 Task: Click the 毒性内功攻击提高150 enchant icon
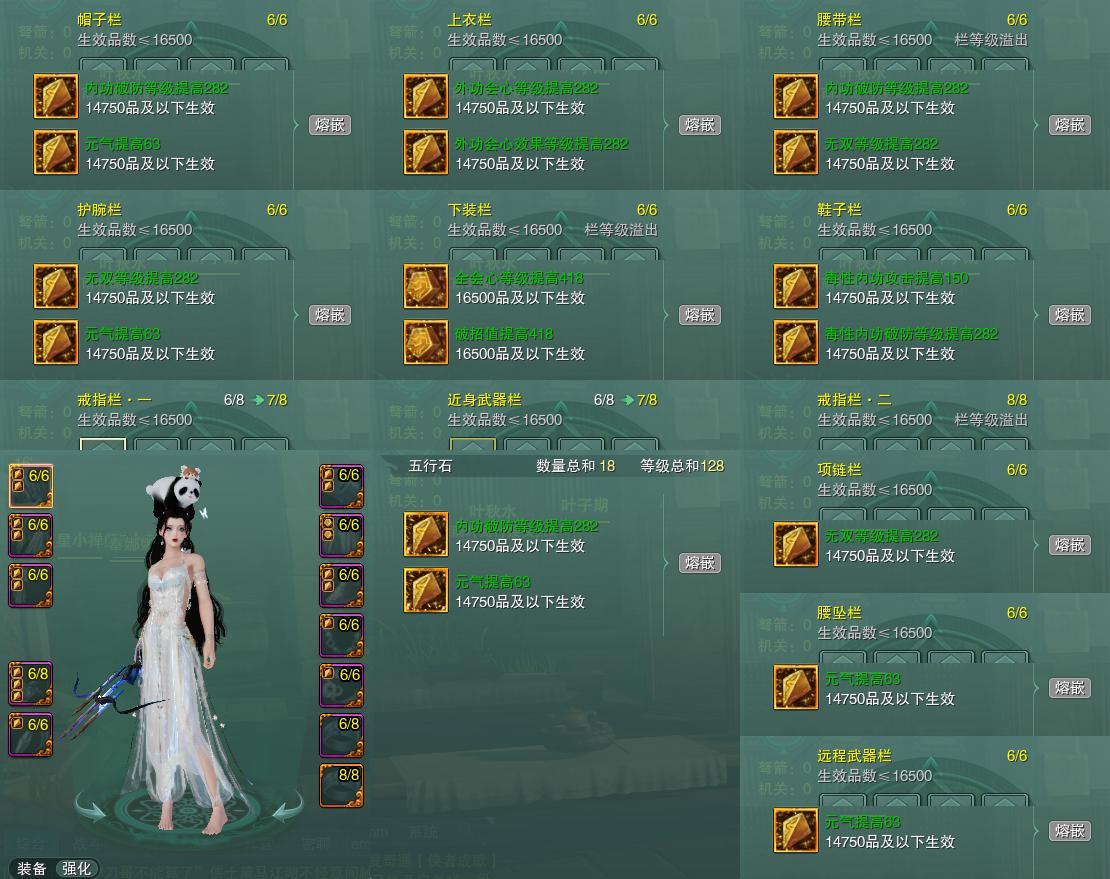pyautogui.click(x=796, y=287)
